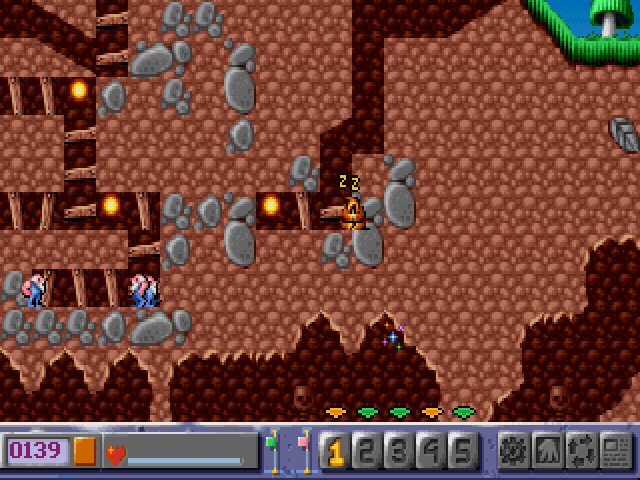Select digger number 3
This screenshot has height=480, width=640.
click(x=399, y=452)
